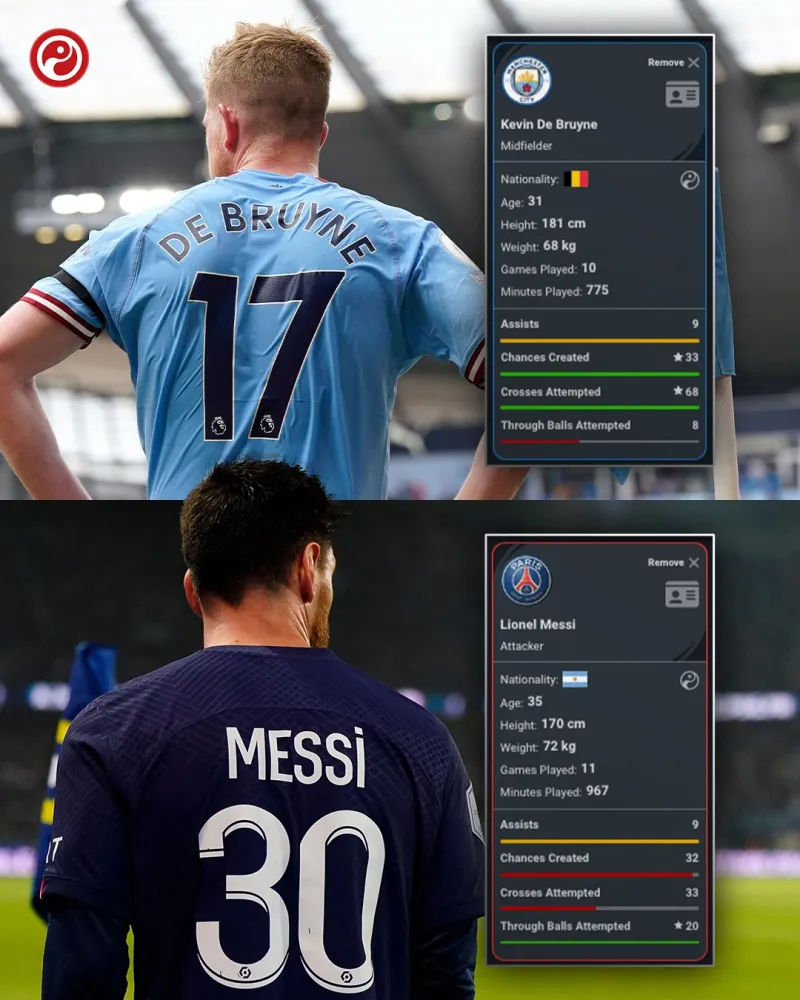
Task: Click the swirl icon beside the Argentine flag
Action: [x=689, y=680]
